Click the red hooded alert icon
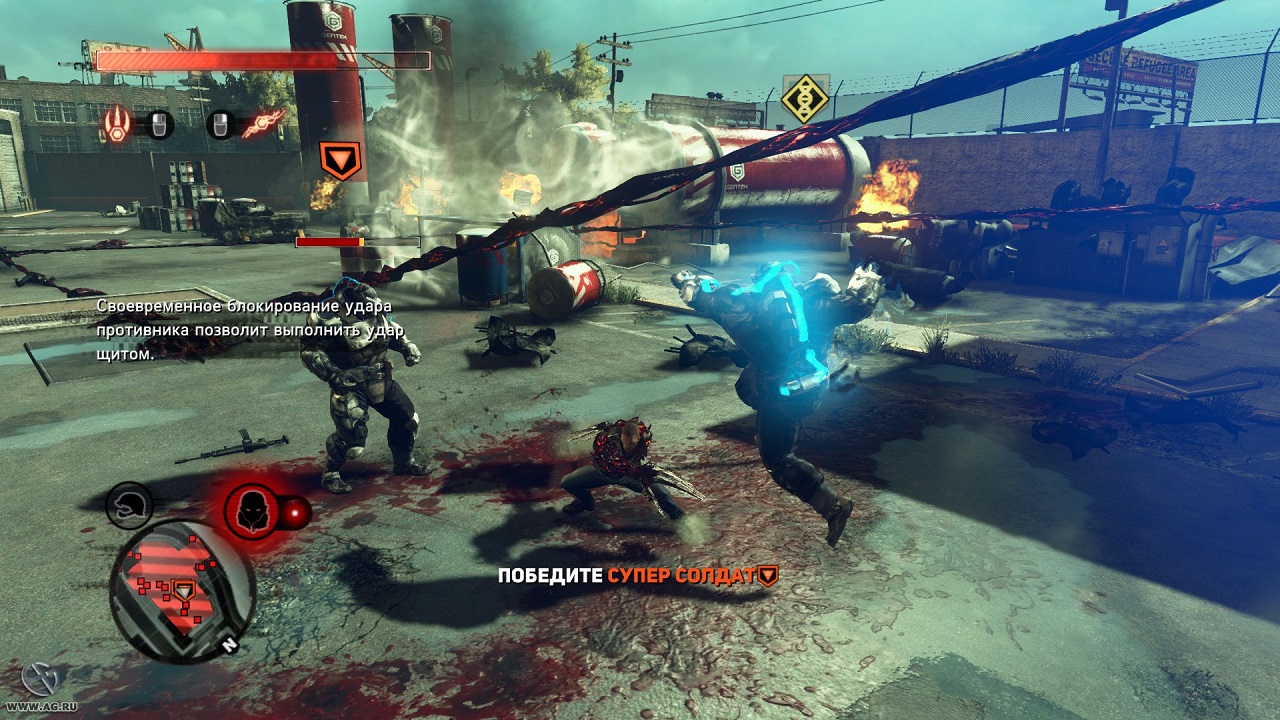 pos(251,511)
